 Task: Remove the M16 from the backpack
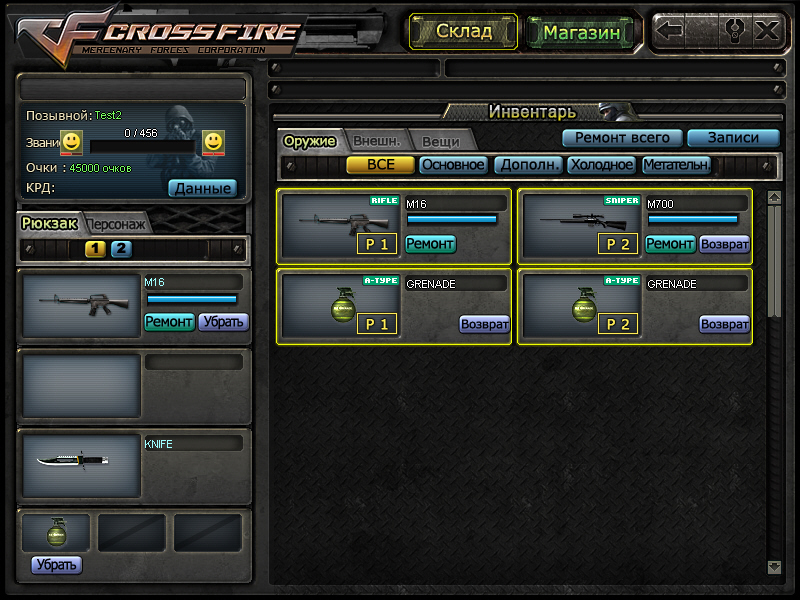click(x=222, y=322)
